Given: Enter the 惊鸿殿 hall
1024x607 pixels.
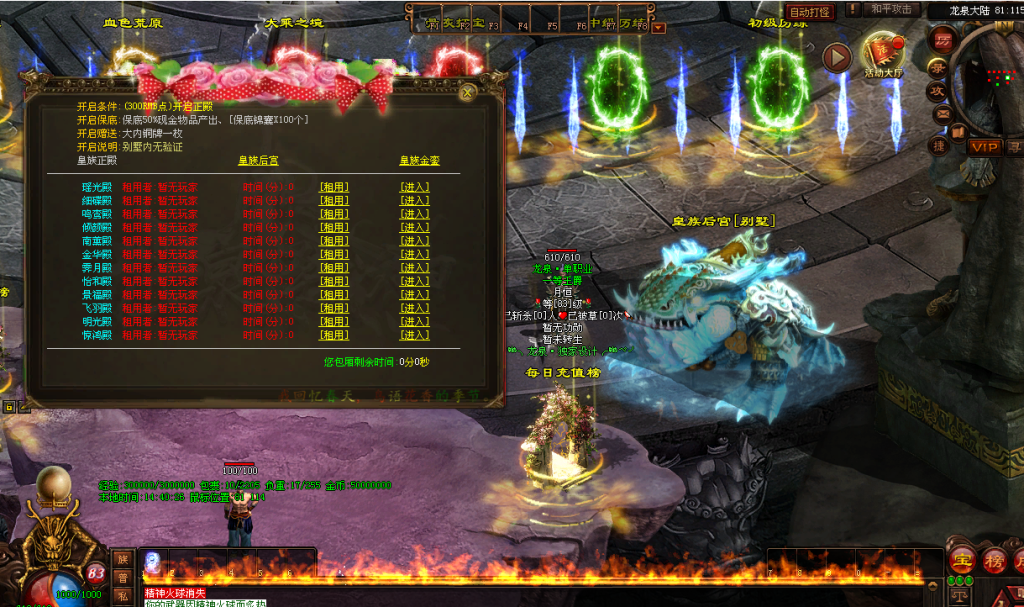Looking at the screenshot, I should pyautogui.click(x=414, y=336).
